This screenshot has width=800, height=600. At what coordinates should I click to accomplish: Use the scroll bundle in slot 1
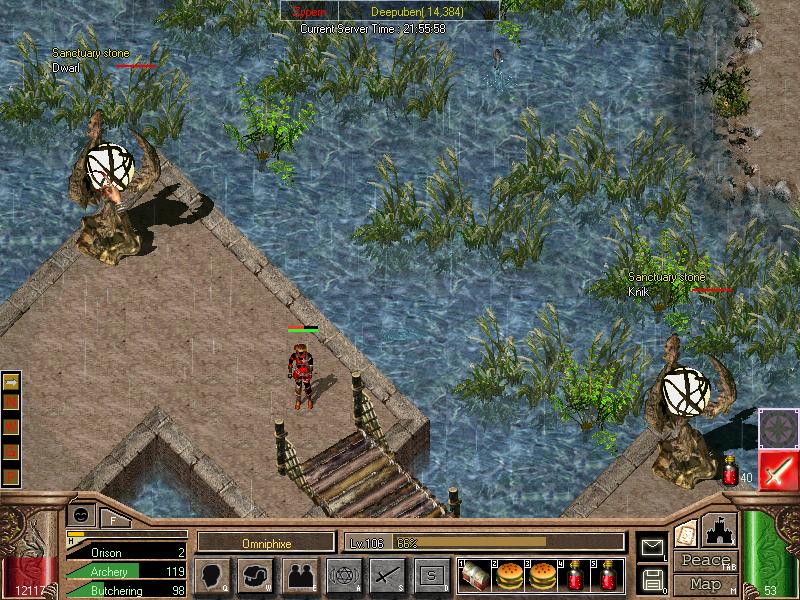474,576
